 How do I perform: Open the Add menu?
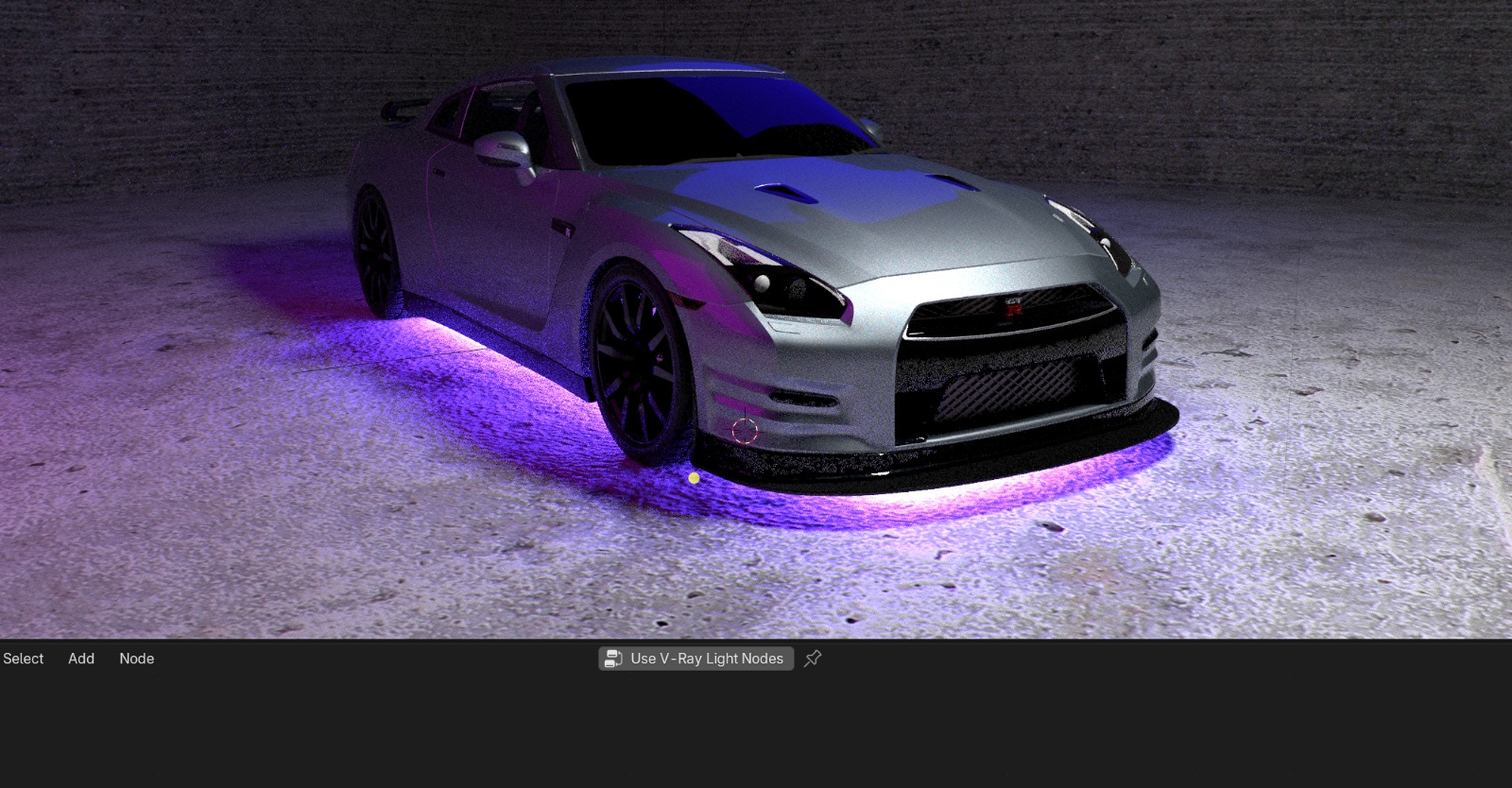pos(81,659)
